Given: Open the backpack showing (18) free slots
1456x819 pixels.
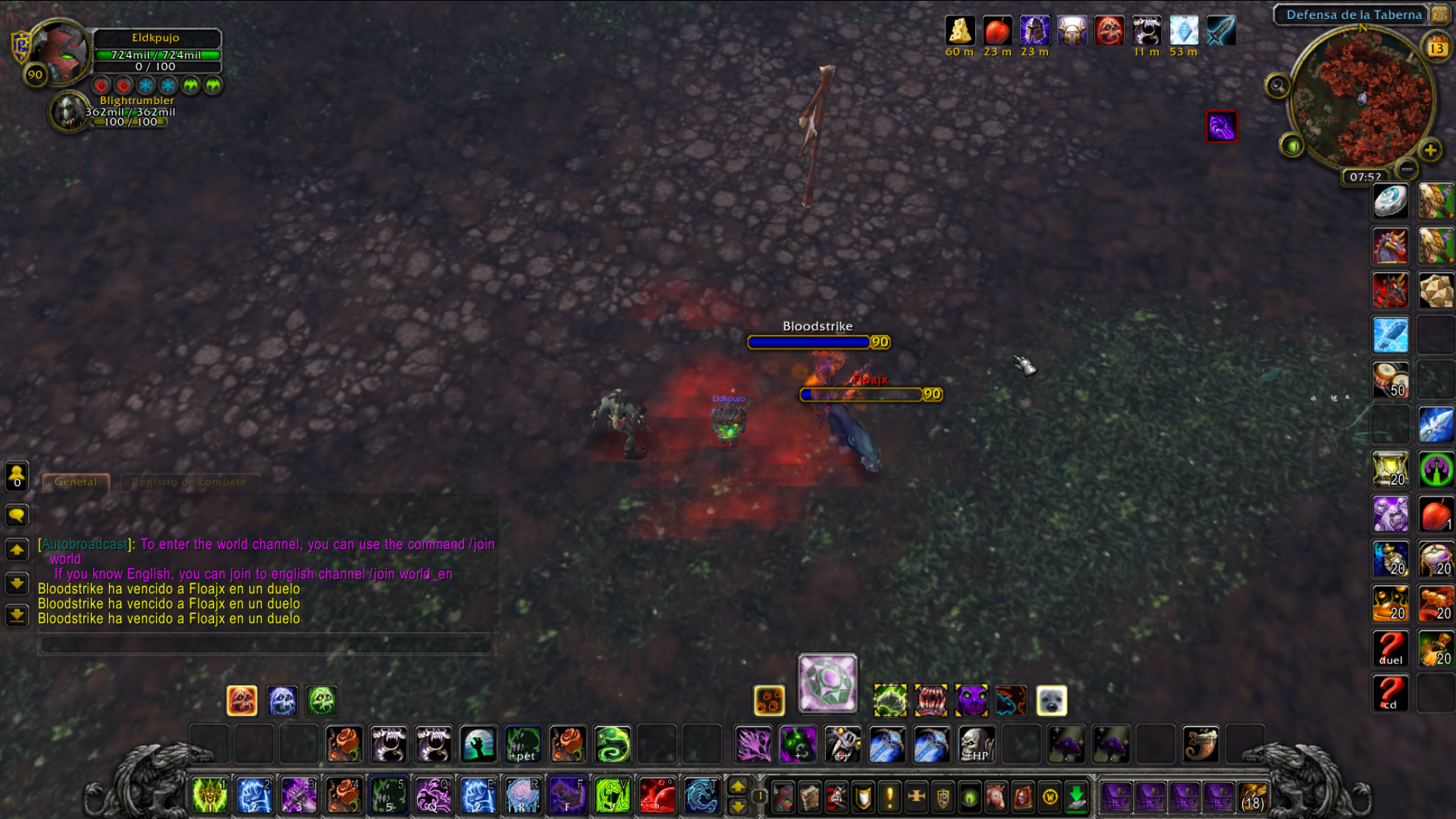Looking at the screenshot, I should pos(1253,798).
